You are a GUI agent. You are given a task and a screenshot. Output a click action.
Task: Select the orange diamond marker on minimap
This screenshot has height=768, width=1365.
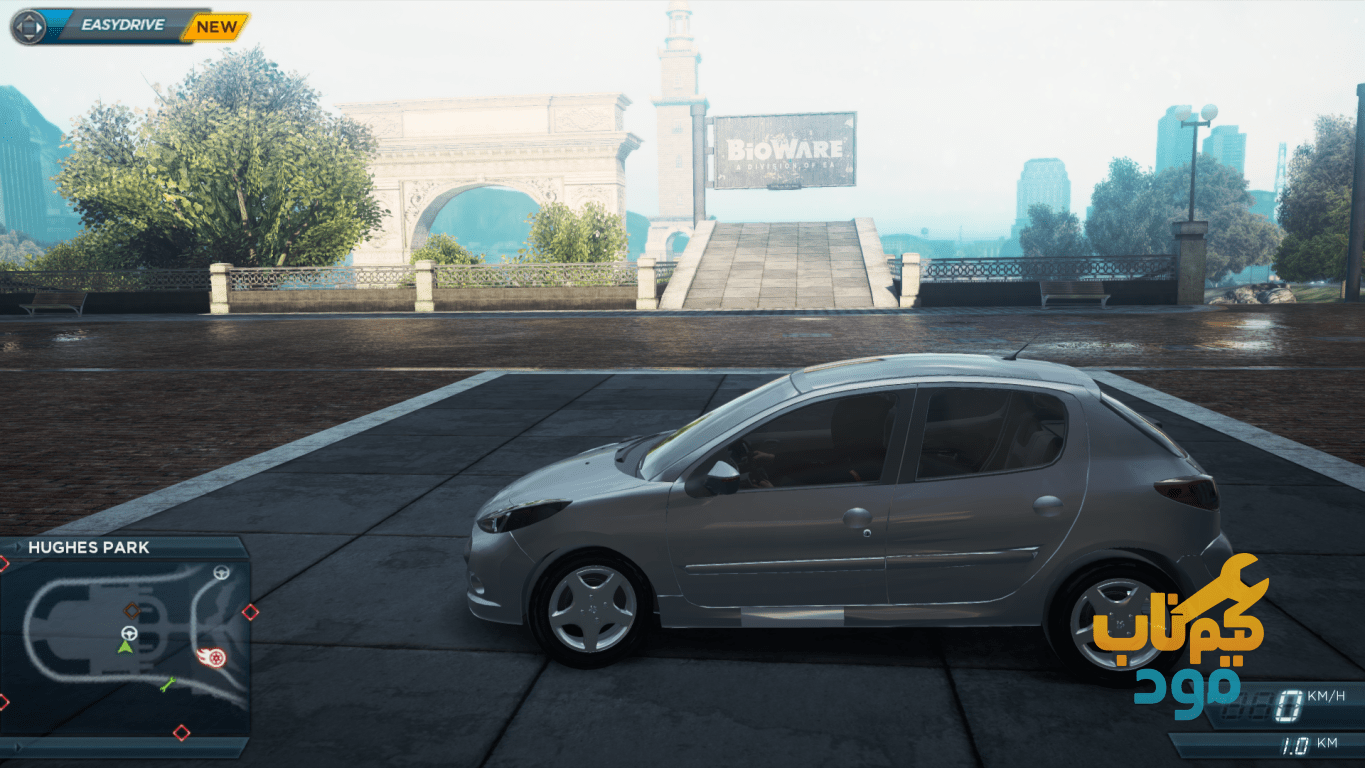(x=131, y=610)
